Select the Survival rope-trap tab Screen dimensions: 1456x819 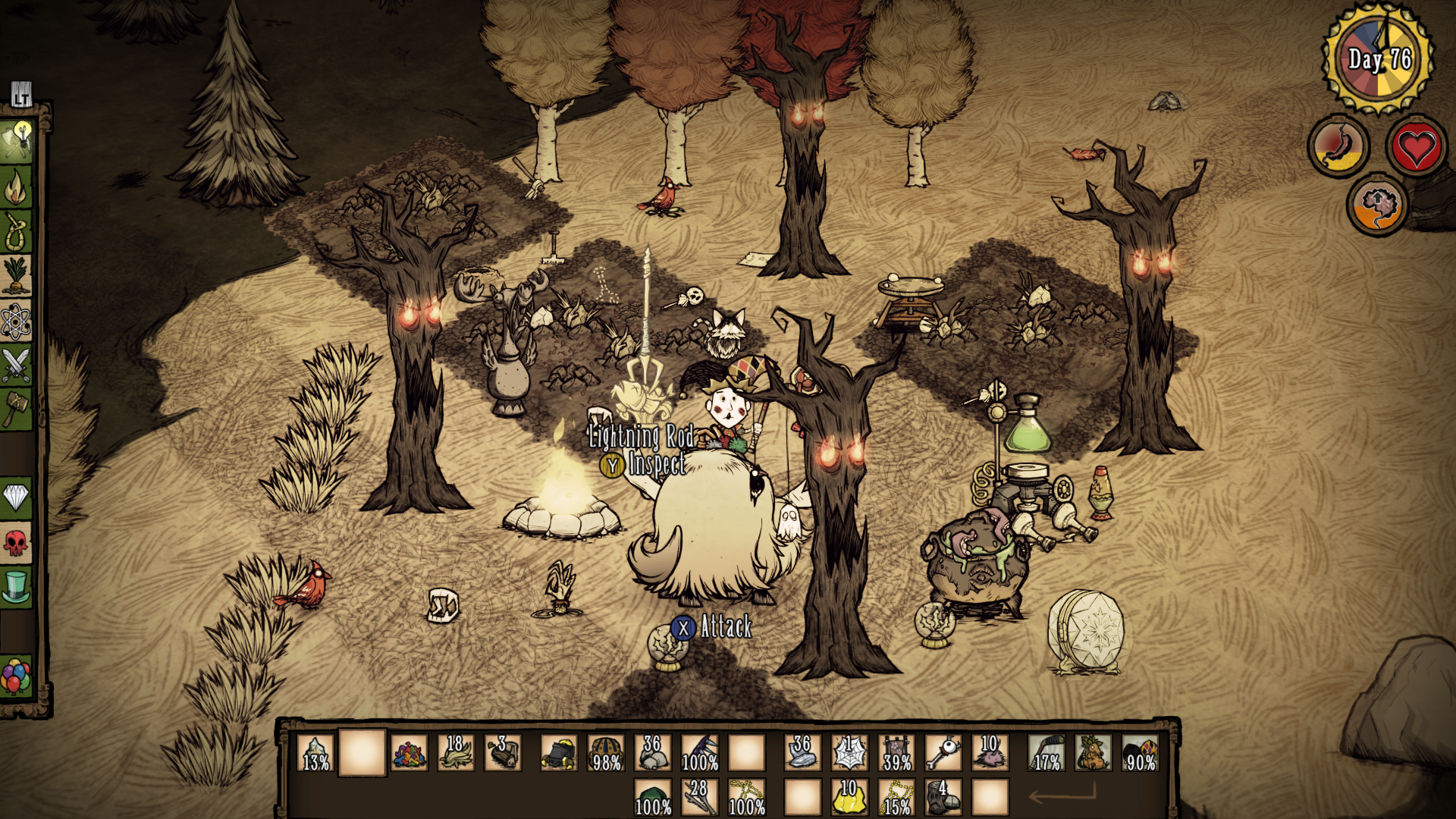click(16, 231)
